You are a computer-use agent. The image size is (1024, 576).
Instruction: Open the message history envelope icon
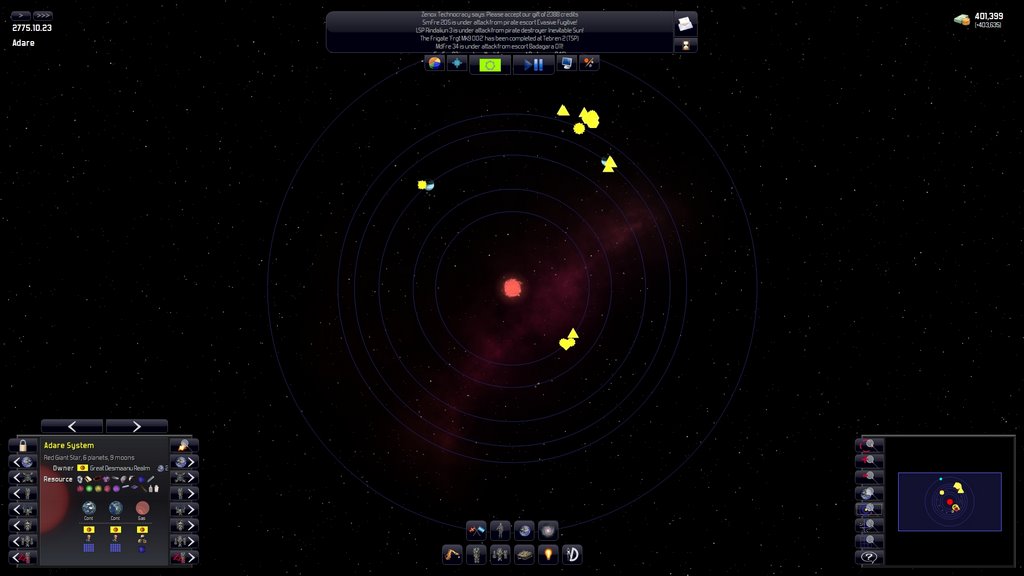[x=685, y=24]
